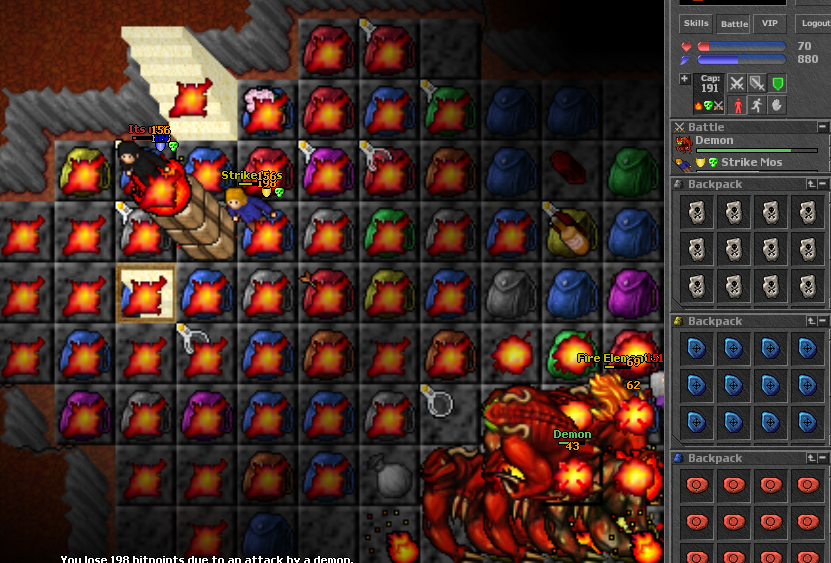The image size is (831, 563).
Task: Click the Logout button
Action: coord(814,23)
